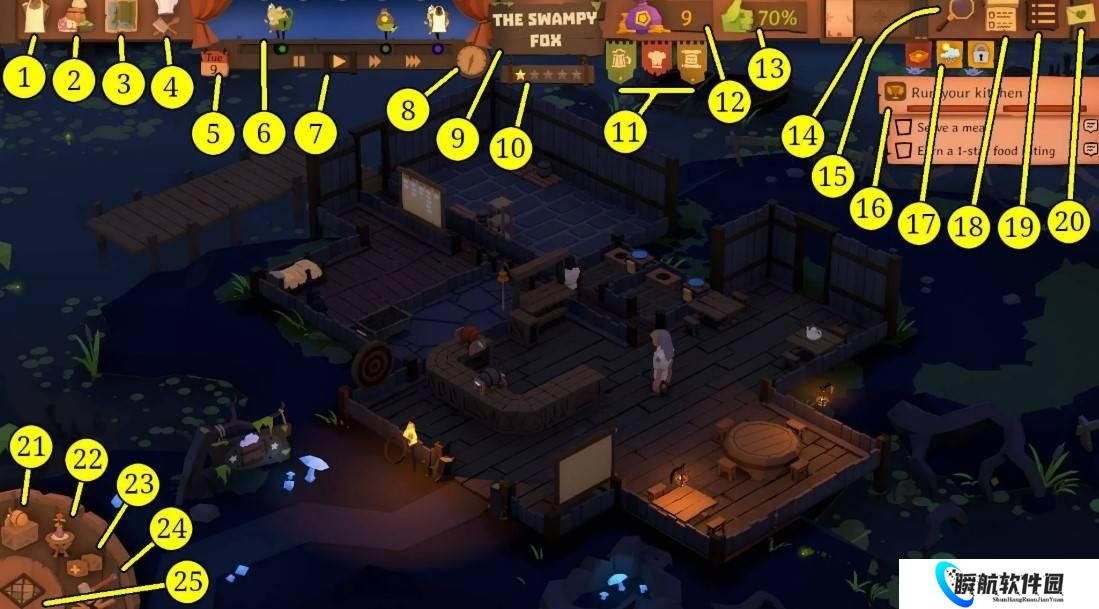Pause the game time
The image size is (1099, 609).
(299, 61)
